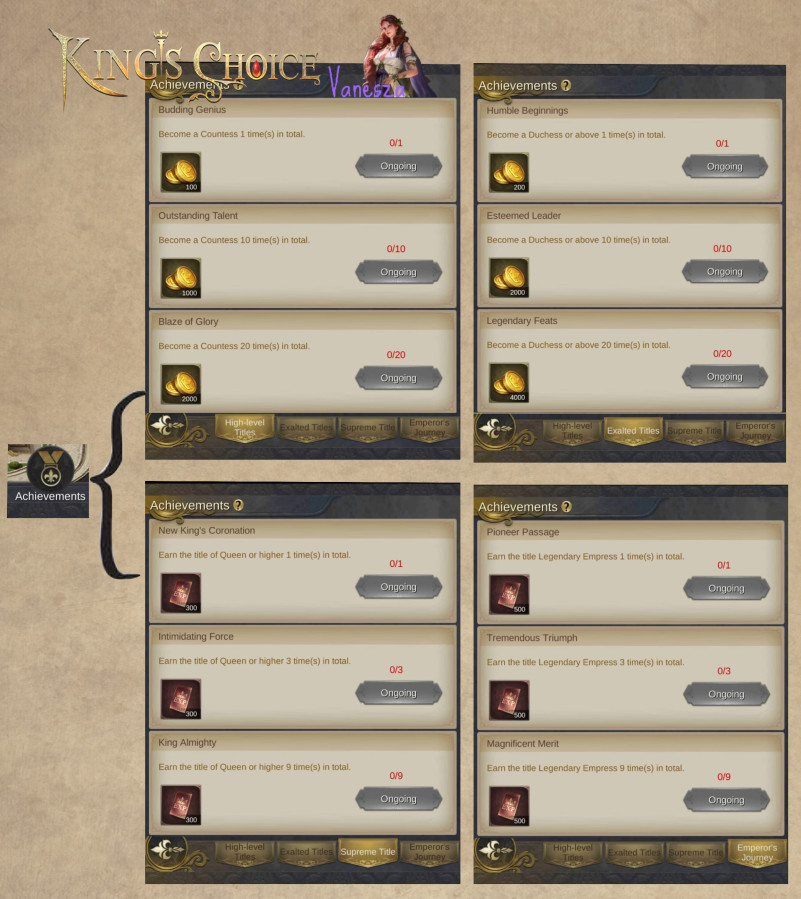Select the highlighted High-level Titles tab
This screenshot has width=801, height=899.
tap(244, 428)
